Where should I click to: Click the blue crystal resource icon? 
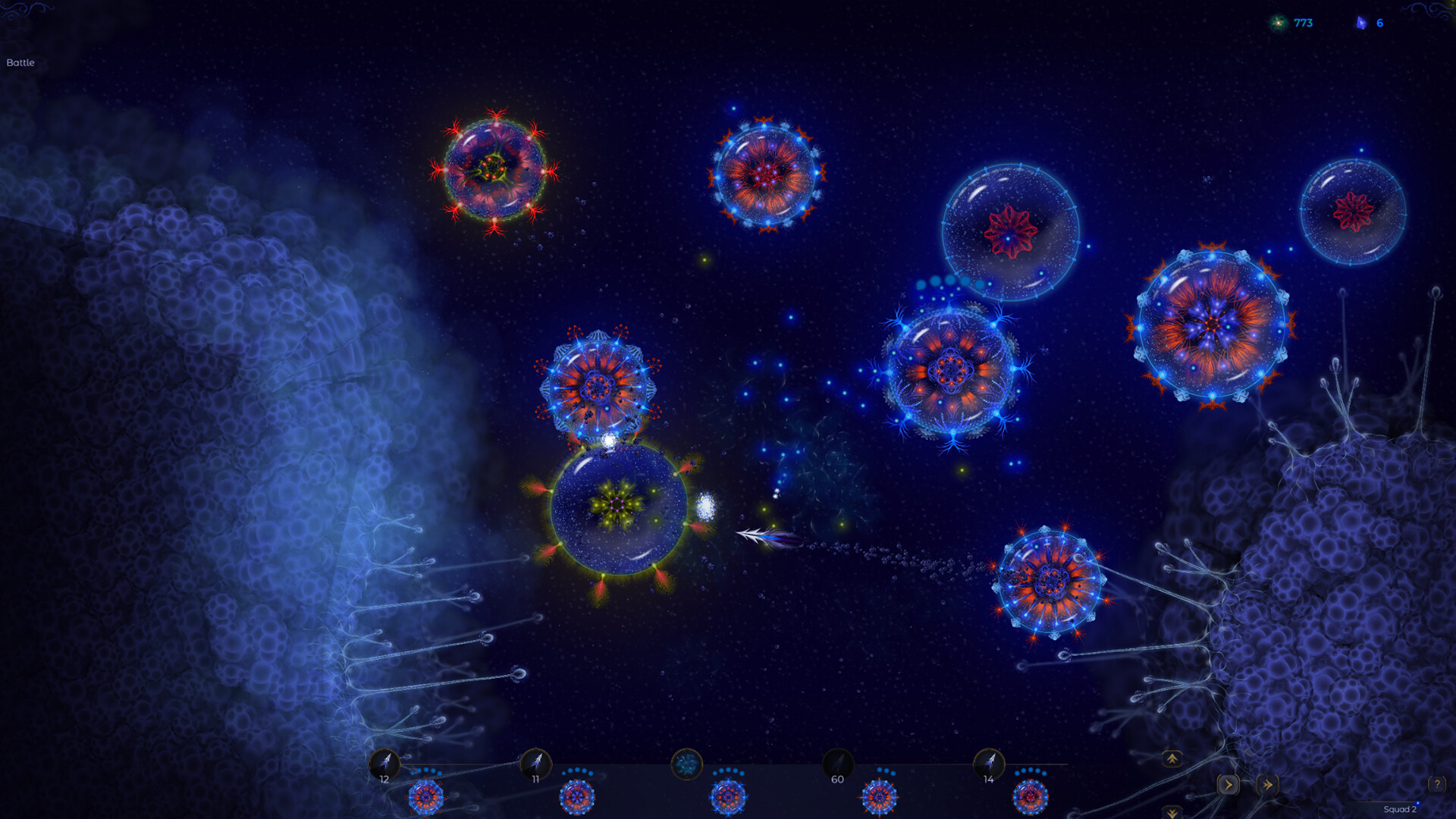(1363, 22)
